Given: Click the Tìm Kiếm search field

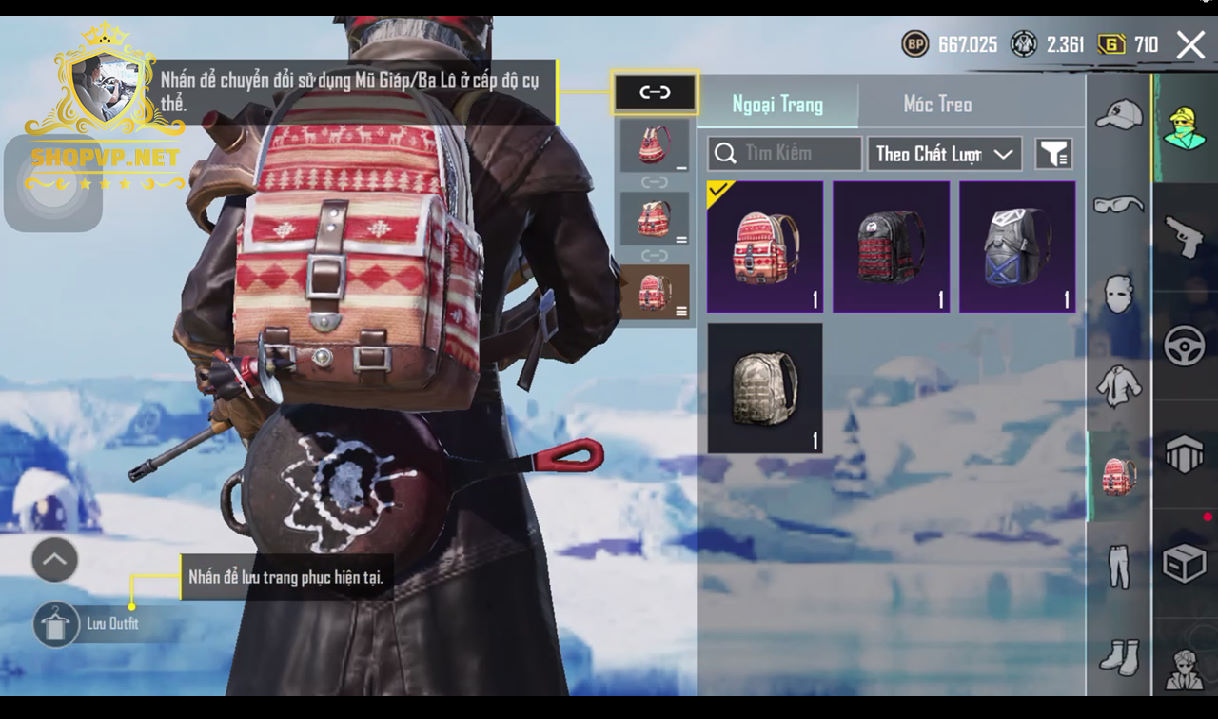Looking at the screenshot, I should (x=785, y=154).
